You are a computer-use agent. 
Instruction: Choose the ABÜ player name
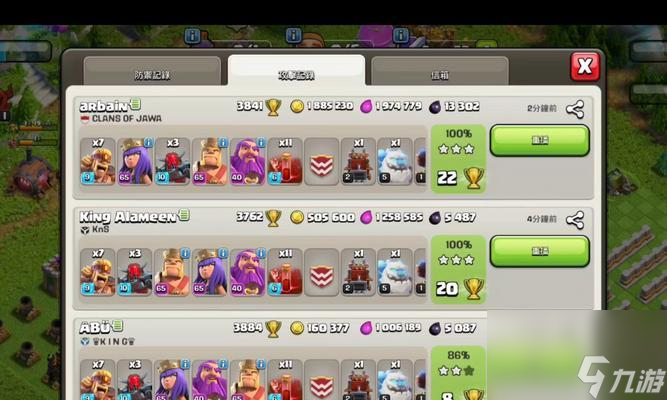pos(94,326)
